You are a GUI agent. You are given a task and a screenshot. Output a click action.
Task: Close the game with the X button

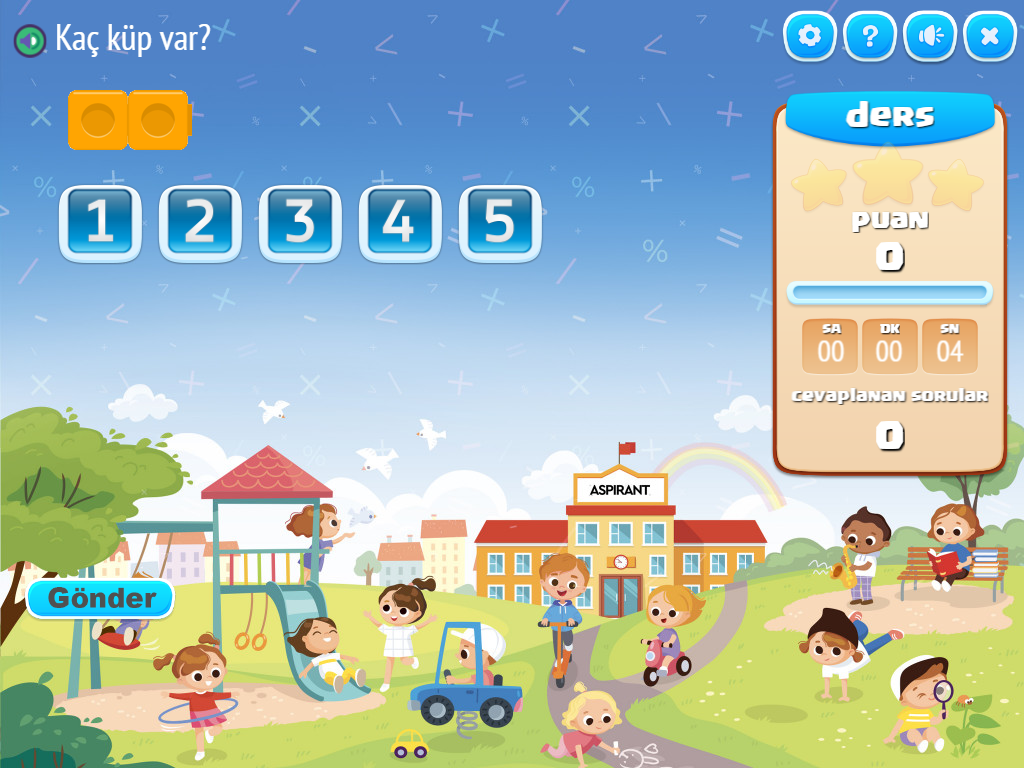(x=990, y=37)
